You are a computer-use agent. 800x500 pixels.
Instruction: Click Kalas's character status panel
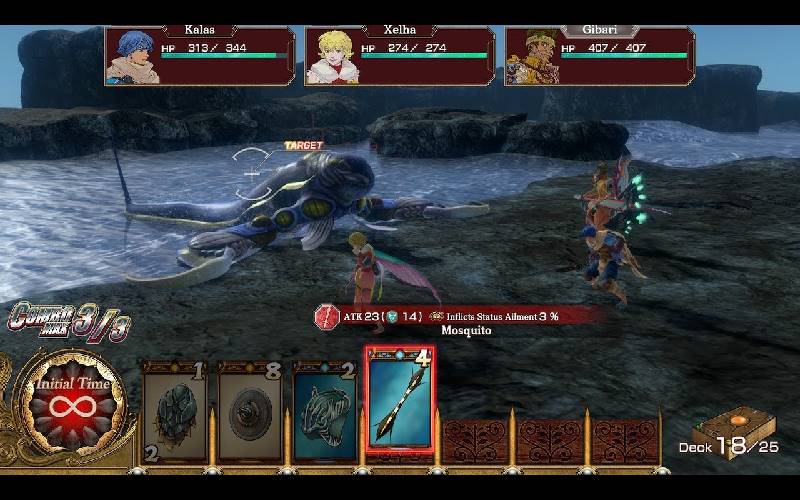[x=200, y=55]
